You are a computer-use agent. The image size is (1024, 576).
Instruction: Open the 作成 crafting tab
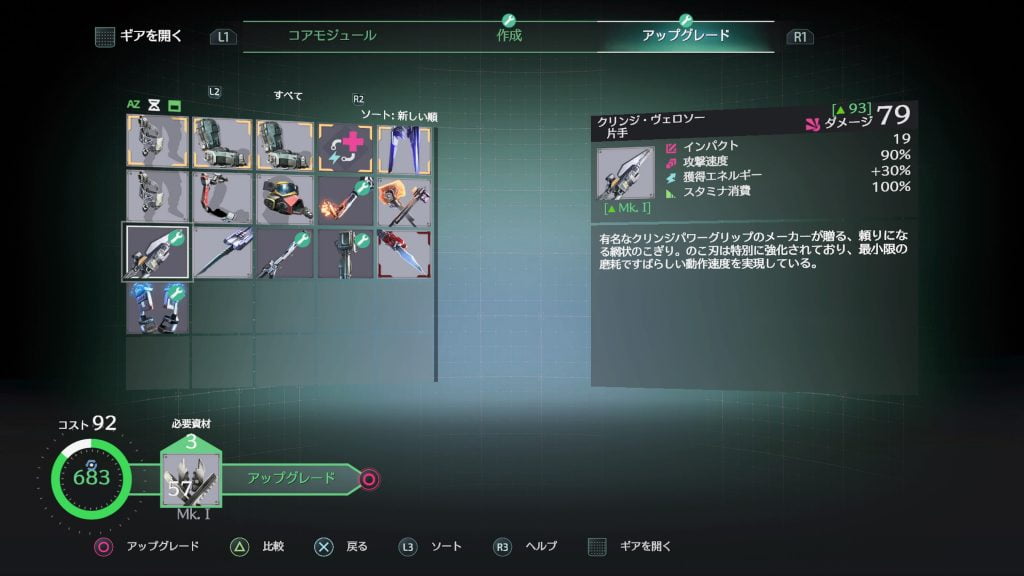pyautogui.click(x=509, y=35)
